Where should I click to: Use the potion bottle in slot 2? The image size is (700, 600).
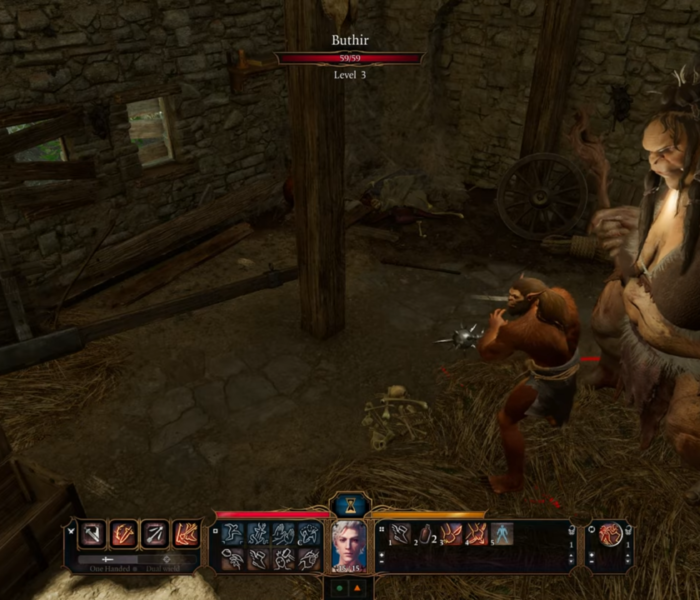pos(426,534)
